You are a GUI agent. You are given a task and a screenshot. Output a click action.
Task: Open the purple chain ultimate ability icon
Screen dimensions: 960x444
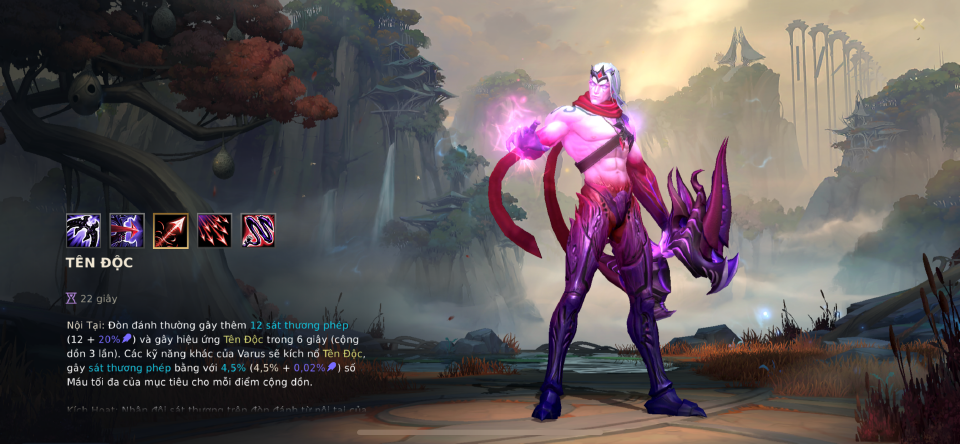coord(258,231)
